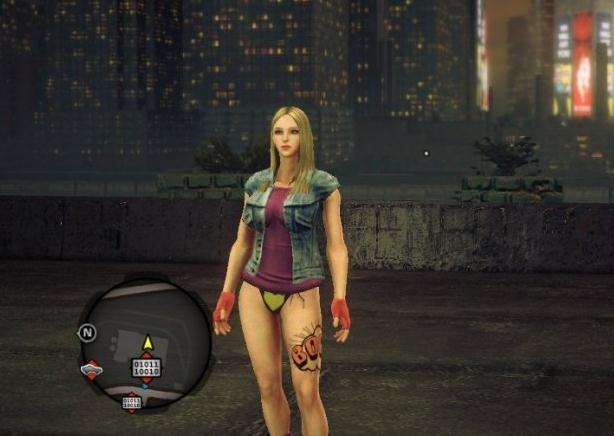Click the car icon marker on the minimap
Viewport: 614px width, 436px height.
click(x=91, y=370)
